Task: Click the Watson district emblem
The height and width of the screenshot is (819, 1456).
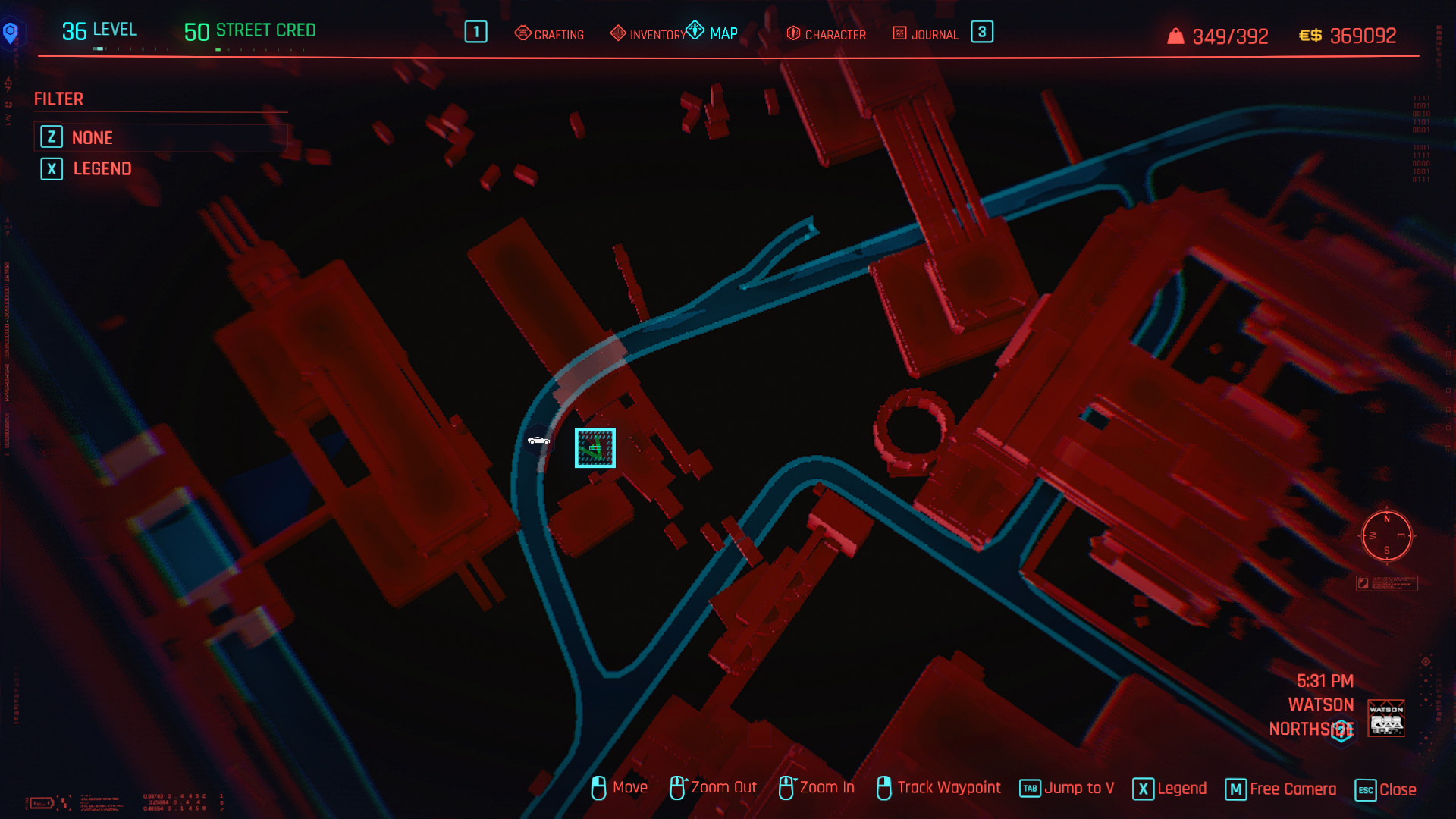Action: point(1385,718)
